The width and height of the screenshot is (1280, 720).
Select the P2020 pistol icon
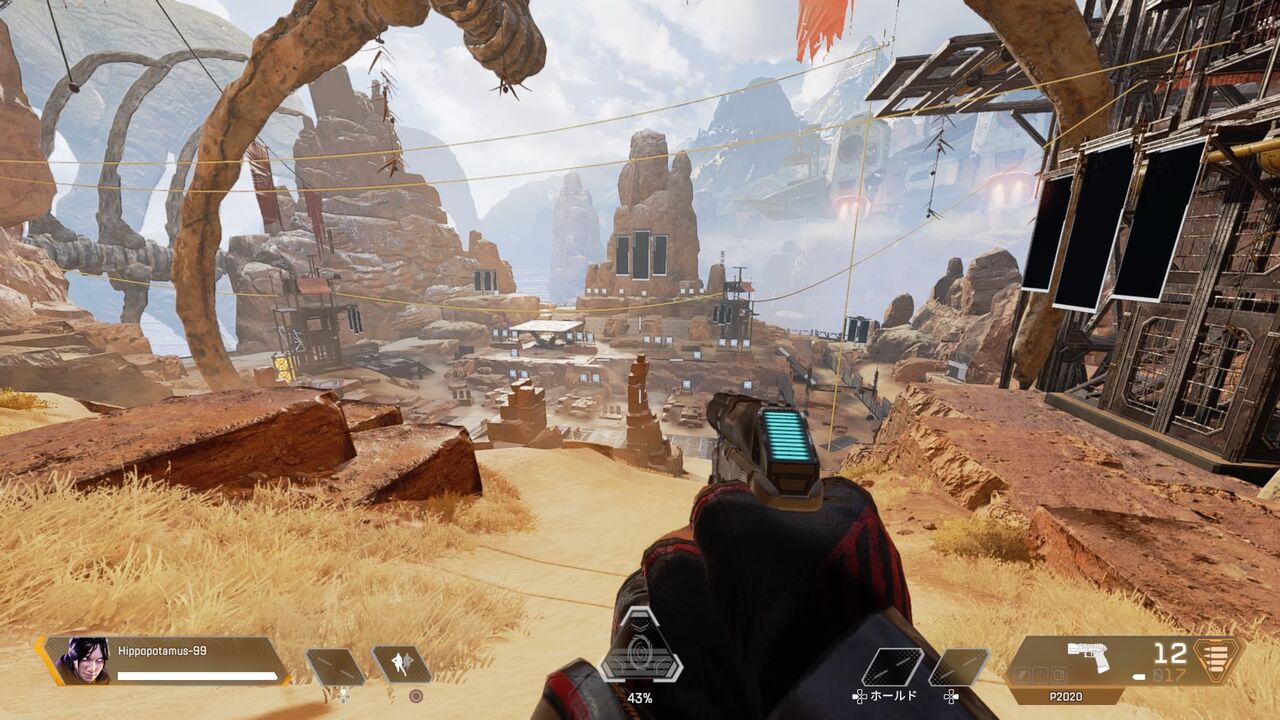(x=1087, y=654)
